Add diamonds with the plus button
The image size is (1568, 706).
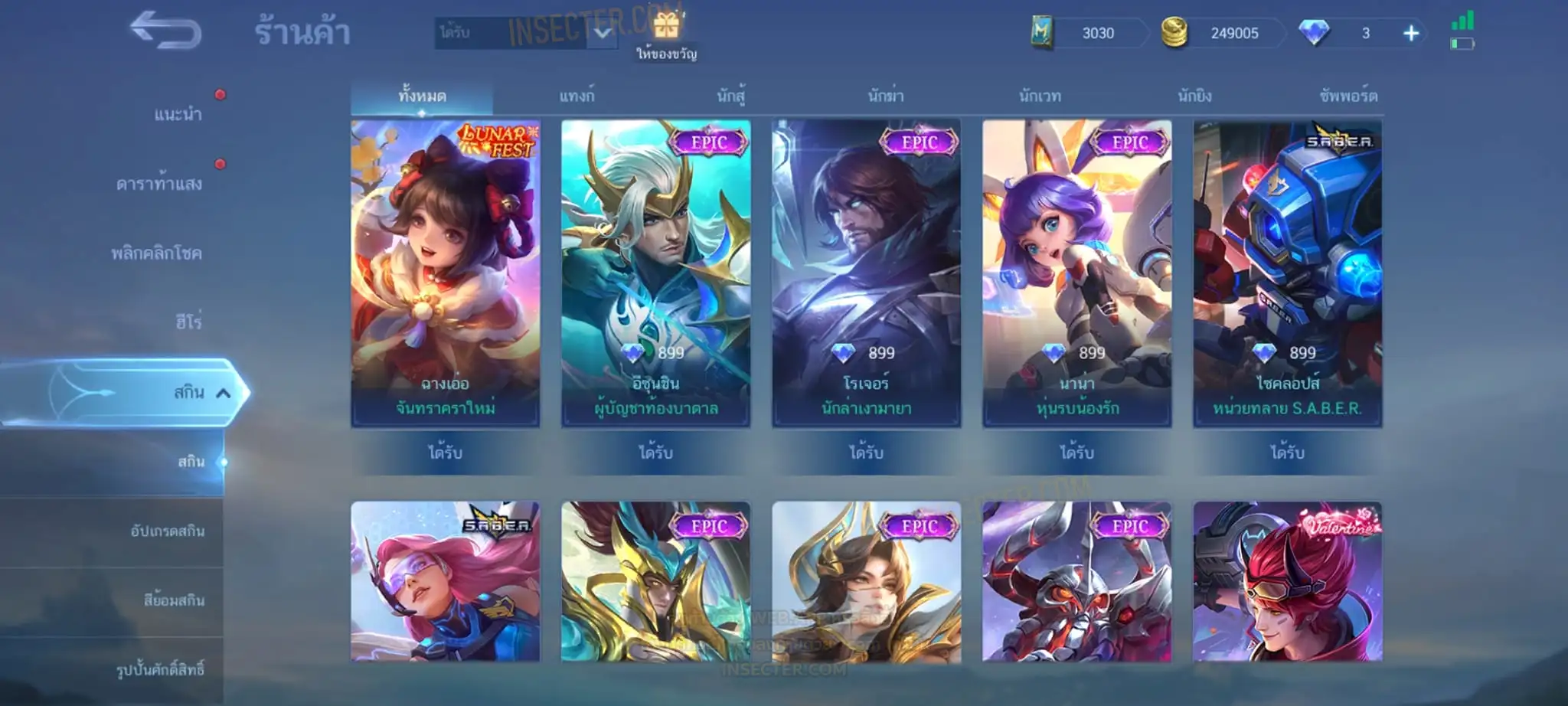(x=1411, y=33)
